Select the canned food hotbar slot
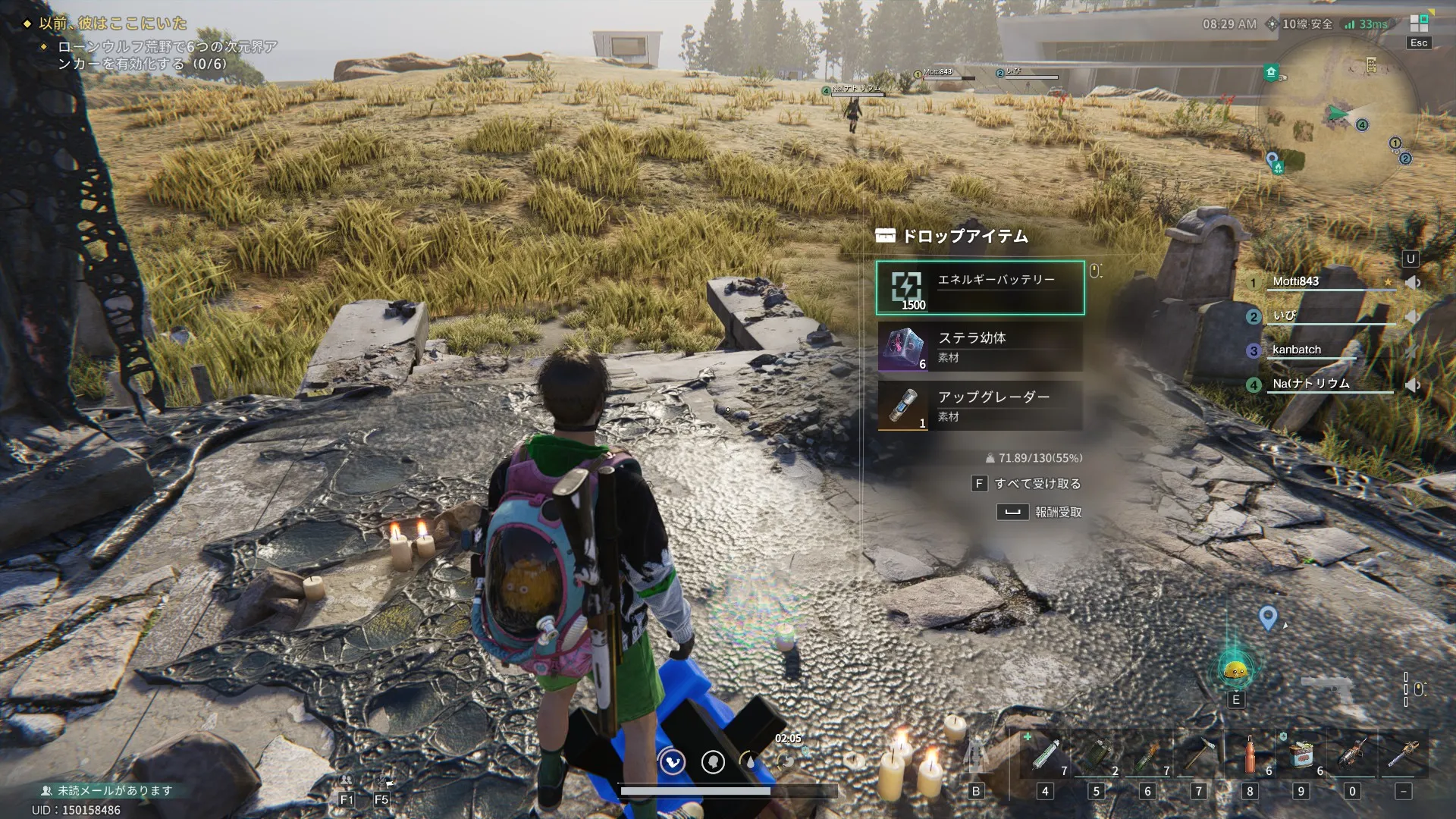1456x819 pixels. [1301, 754]
